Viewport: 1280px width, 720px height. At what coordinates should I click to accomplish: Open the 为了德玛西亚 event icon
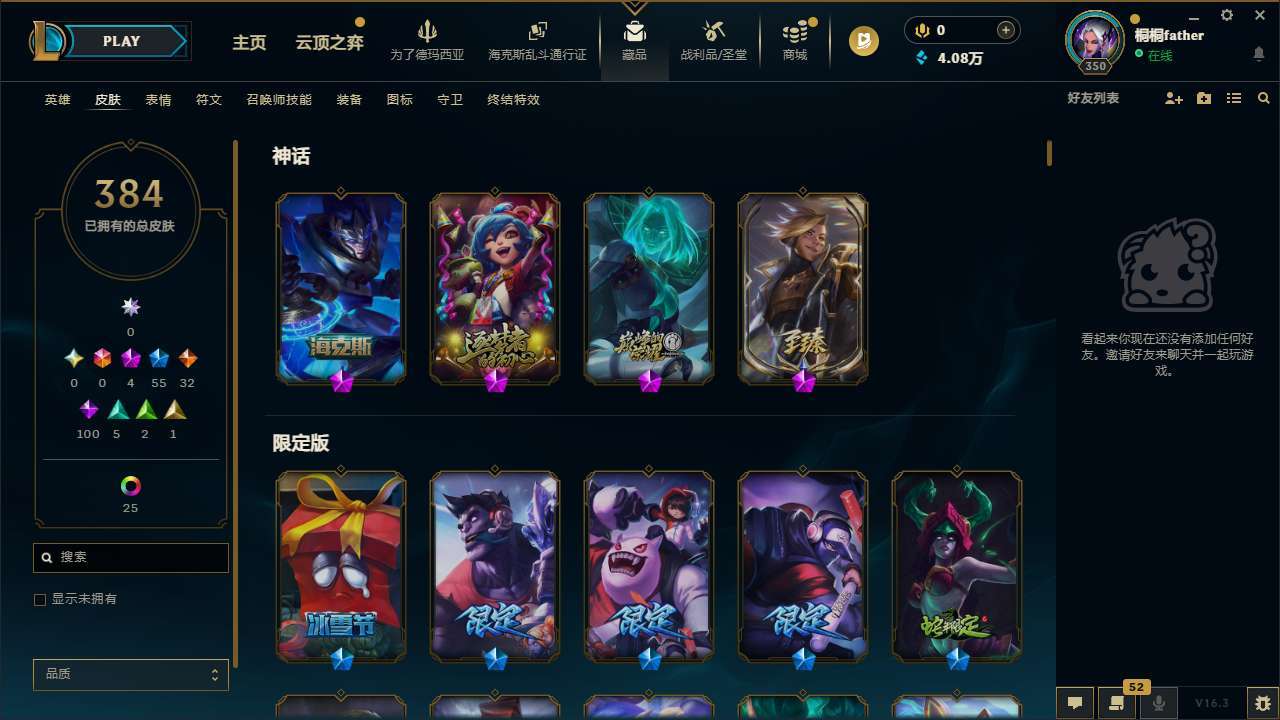pyautogui.click(x=428, y=40)
